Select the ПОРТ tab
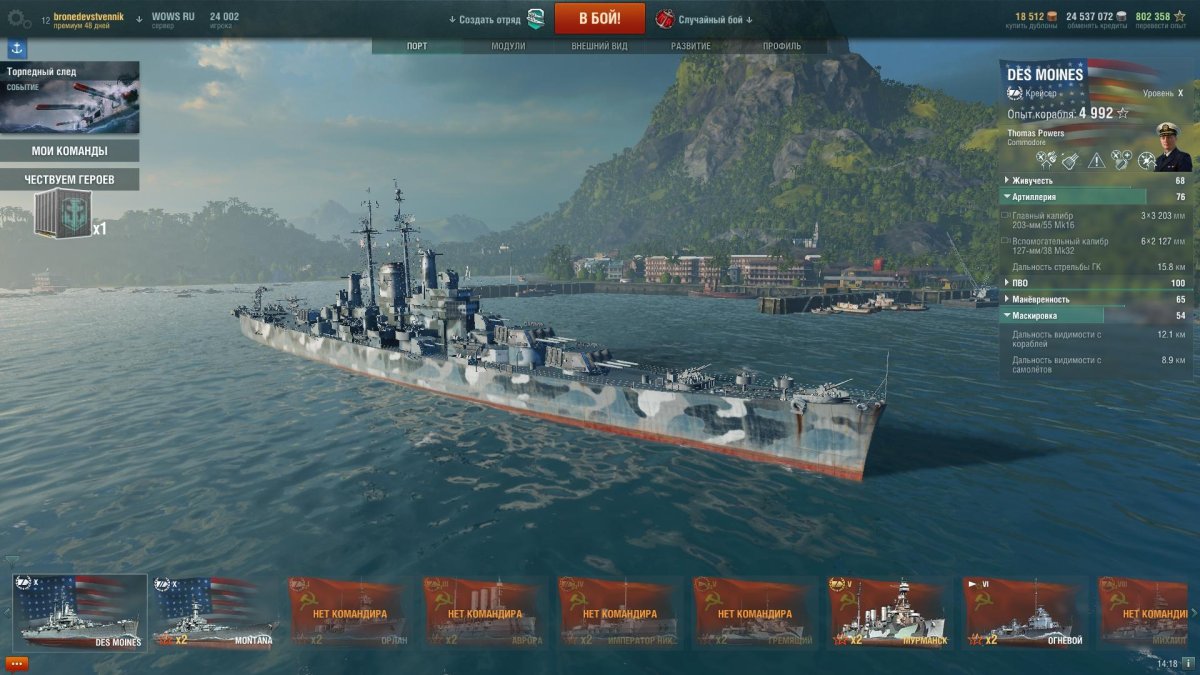Viewport: 1200px width, 675px height. pos(417,46)
